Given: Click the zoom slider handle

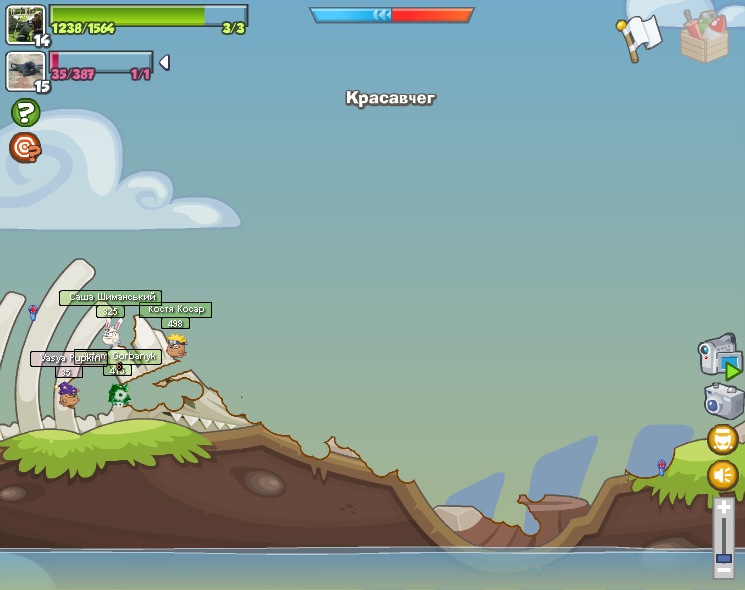Looking at the screenshot, I should click(x=724, y=558).
